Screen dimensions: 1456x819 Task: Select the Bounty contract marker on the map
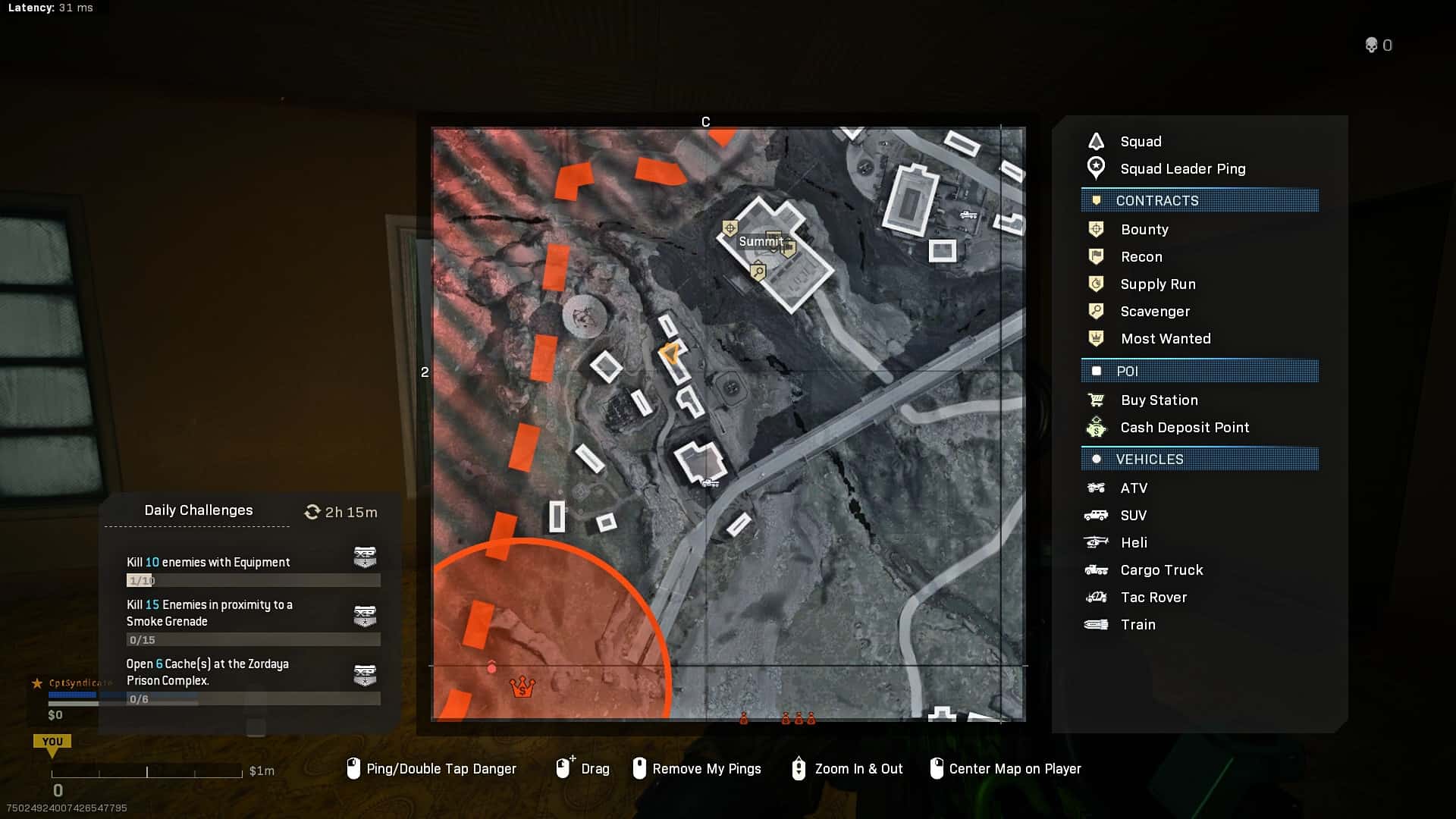730,227
